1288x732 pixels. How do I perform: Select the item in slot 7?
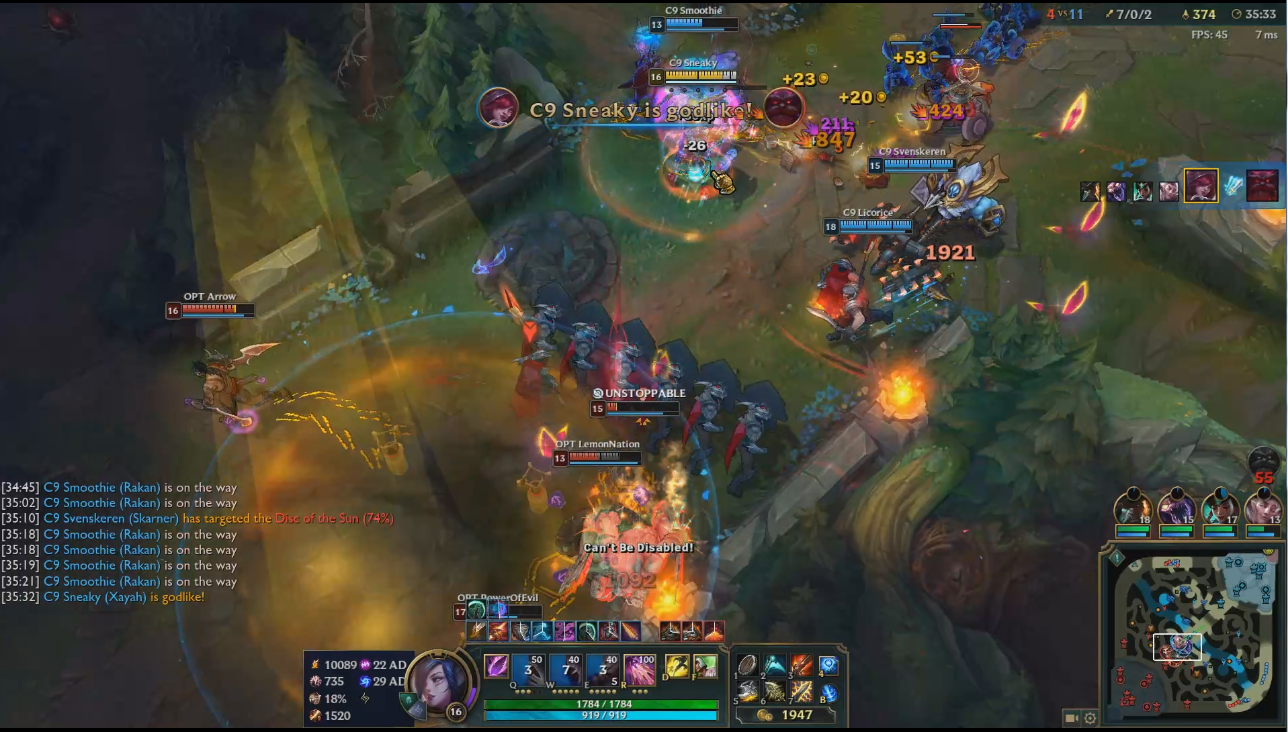click(x=802, y=692)
